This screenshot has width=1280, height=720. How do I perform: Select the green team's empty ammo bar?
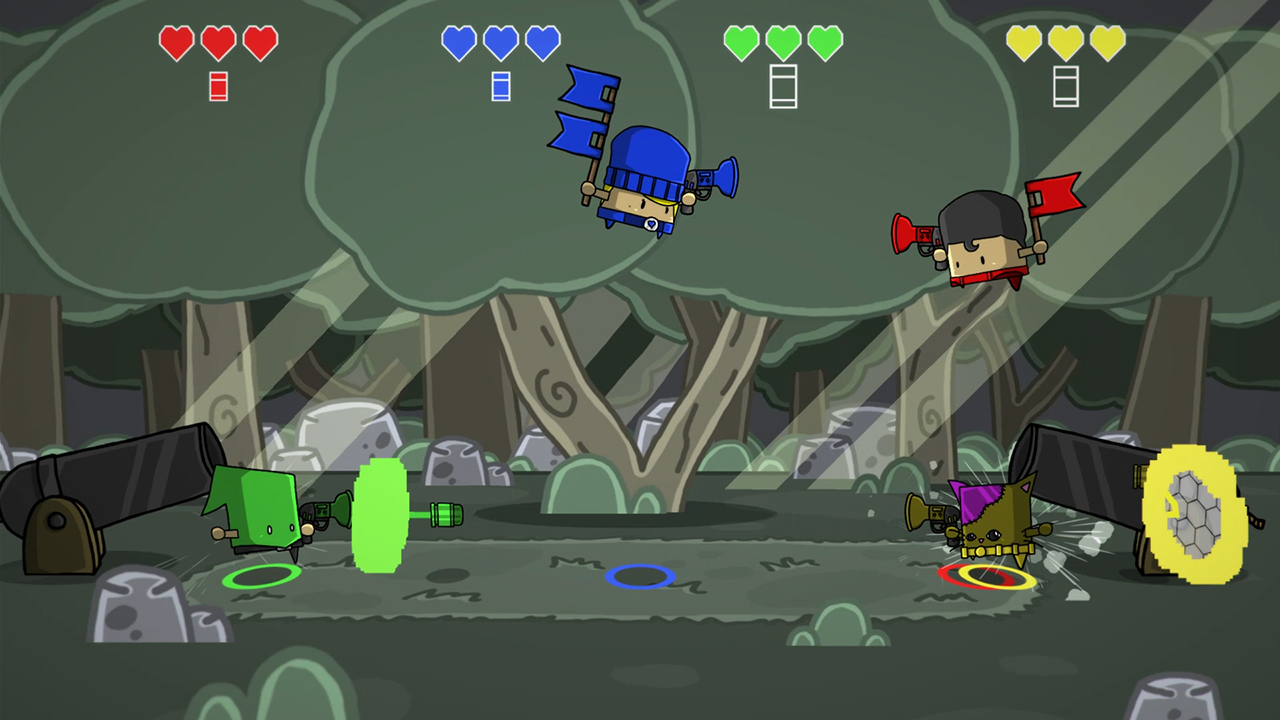point(783,86)
